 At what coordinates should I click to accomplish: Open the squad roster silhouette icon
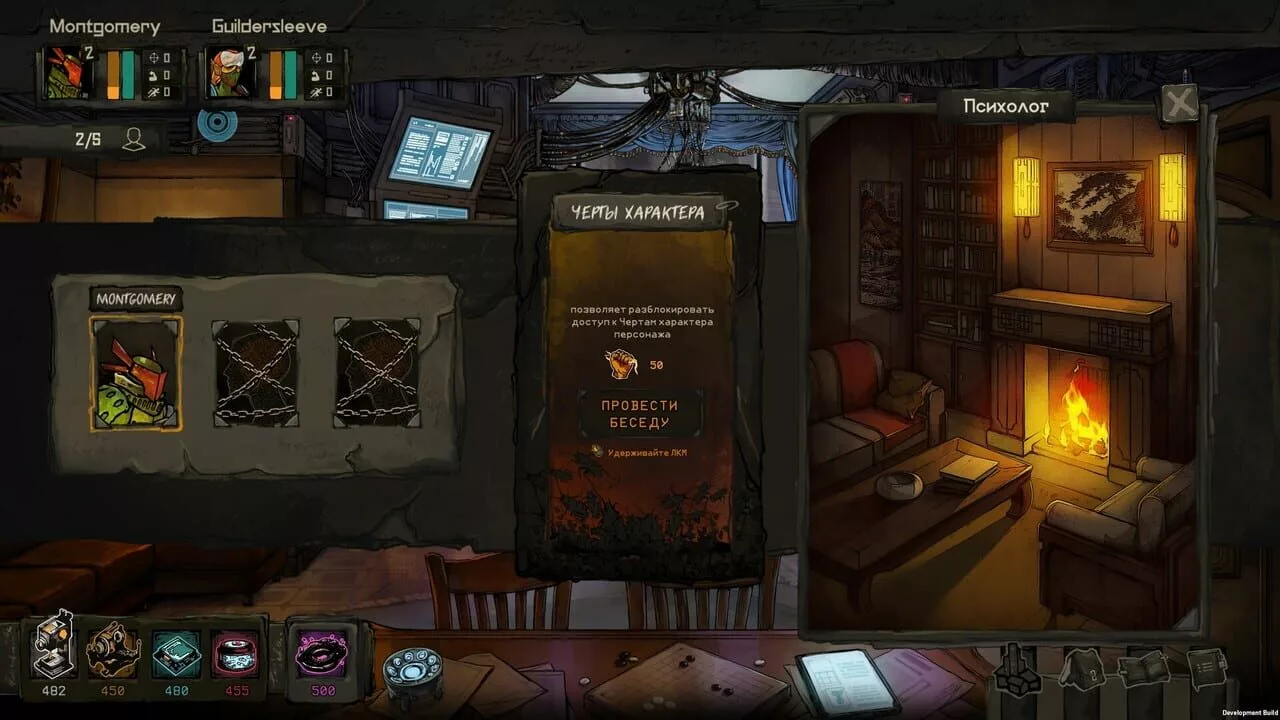point(134,139)
